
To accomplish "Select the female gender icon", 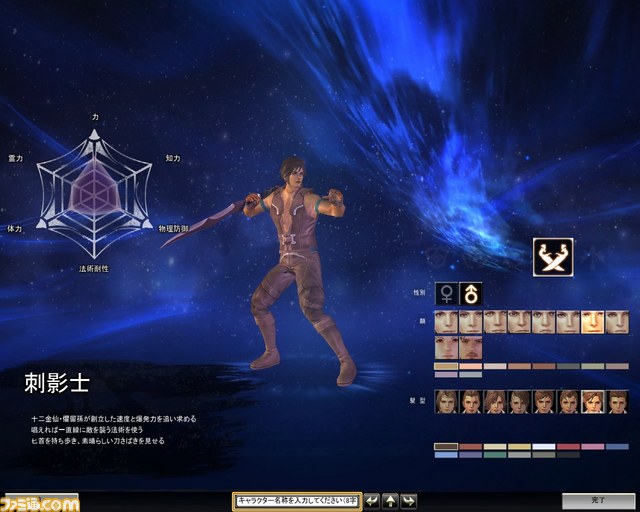I will click(446, 294).
